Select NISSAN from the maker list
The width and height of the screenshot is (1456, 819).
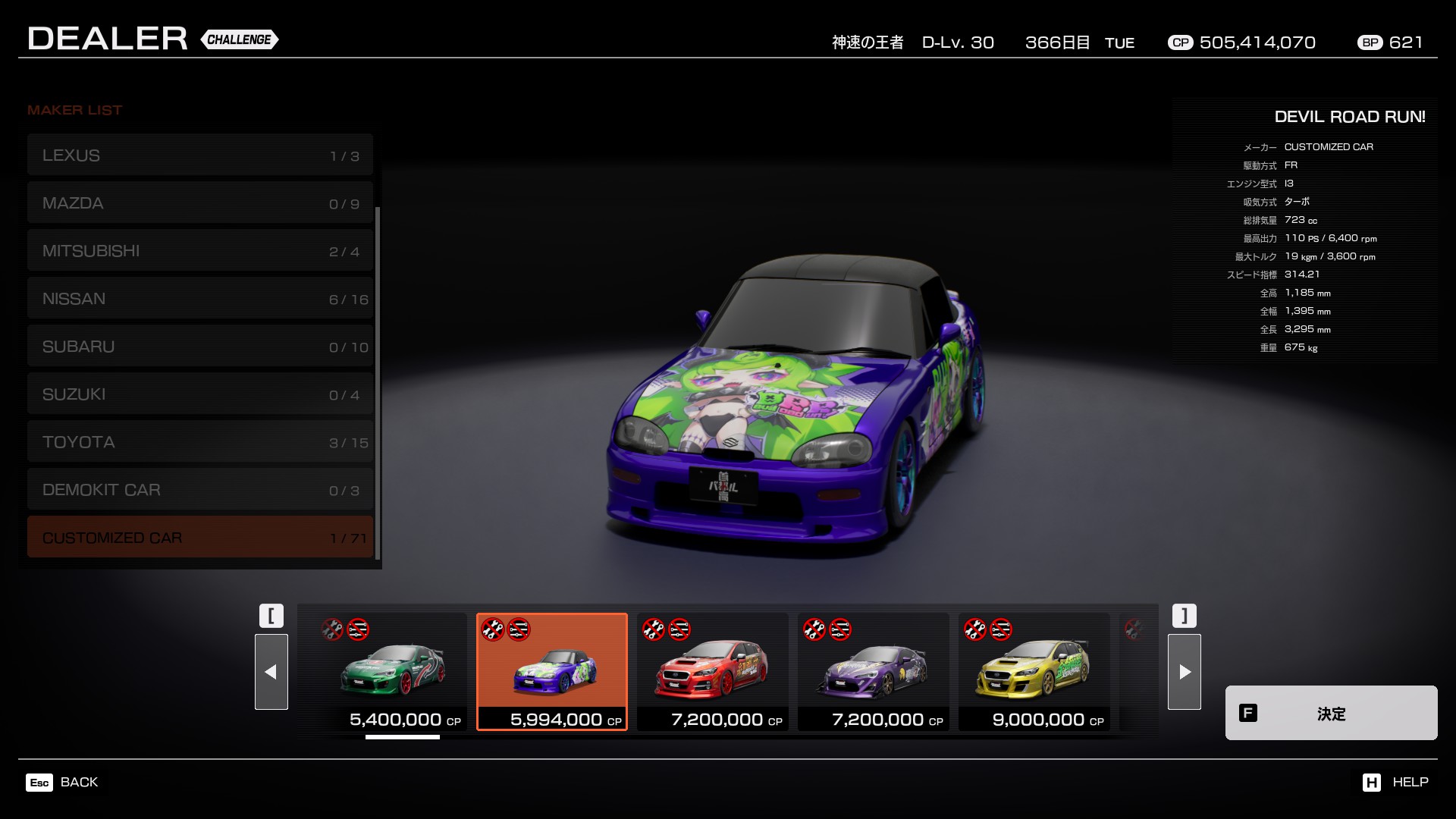click(199, 299)
